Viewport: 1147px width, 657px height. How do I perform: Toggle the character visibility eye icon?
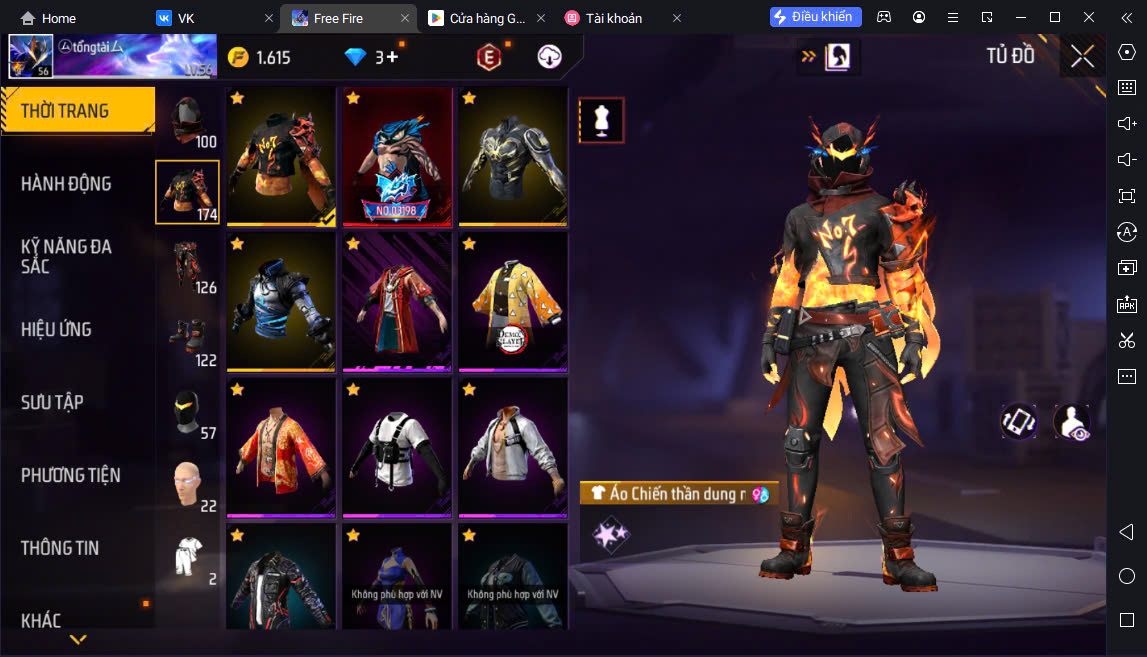coord(1072,422)
